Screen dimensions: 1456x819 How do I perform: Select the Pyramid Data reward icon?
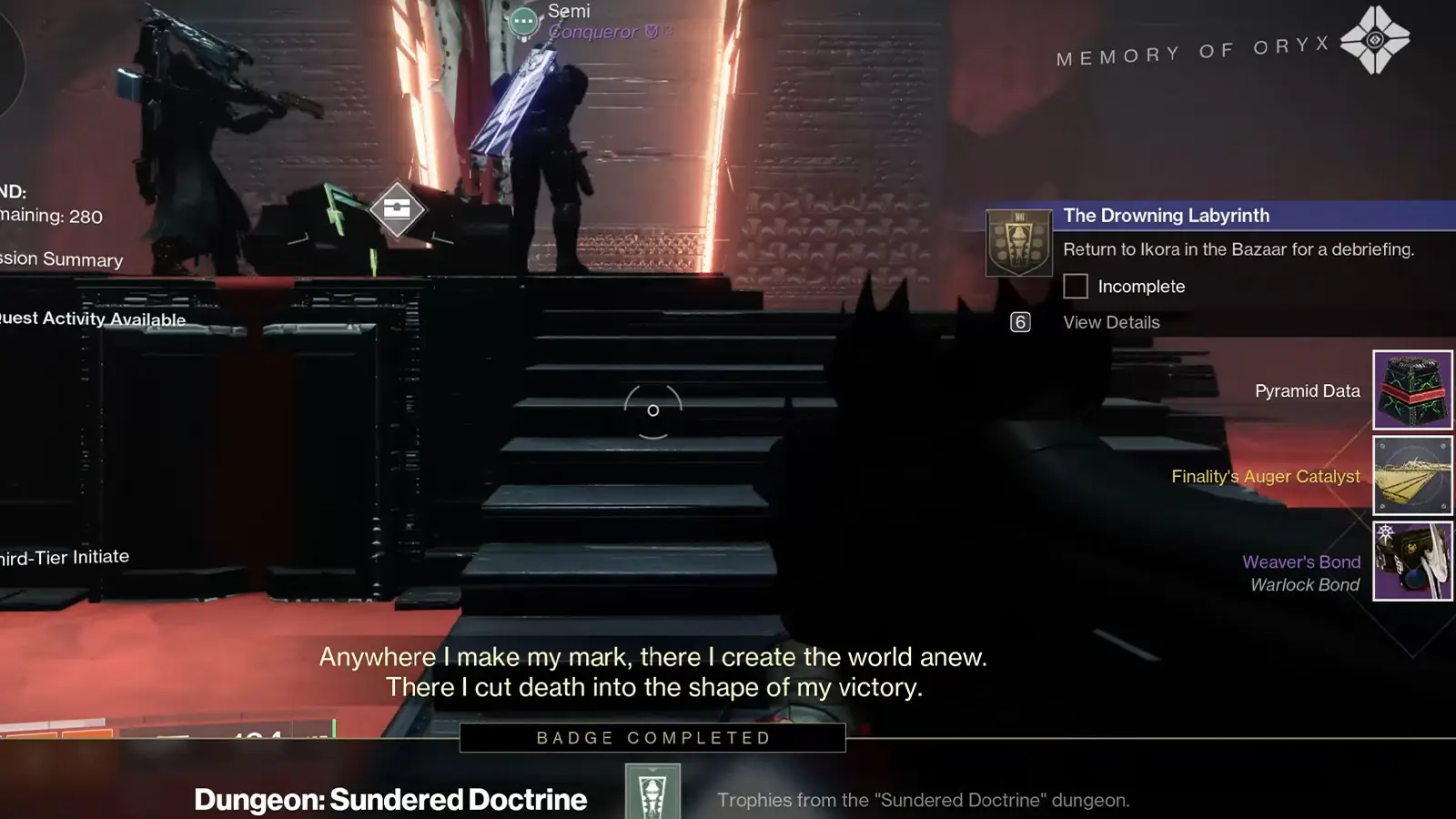pos(1412,389)
